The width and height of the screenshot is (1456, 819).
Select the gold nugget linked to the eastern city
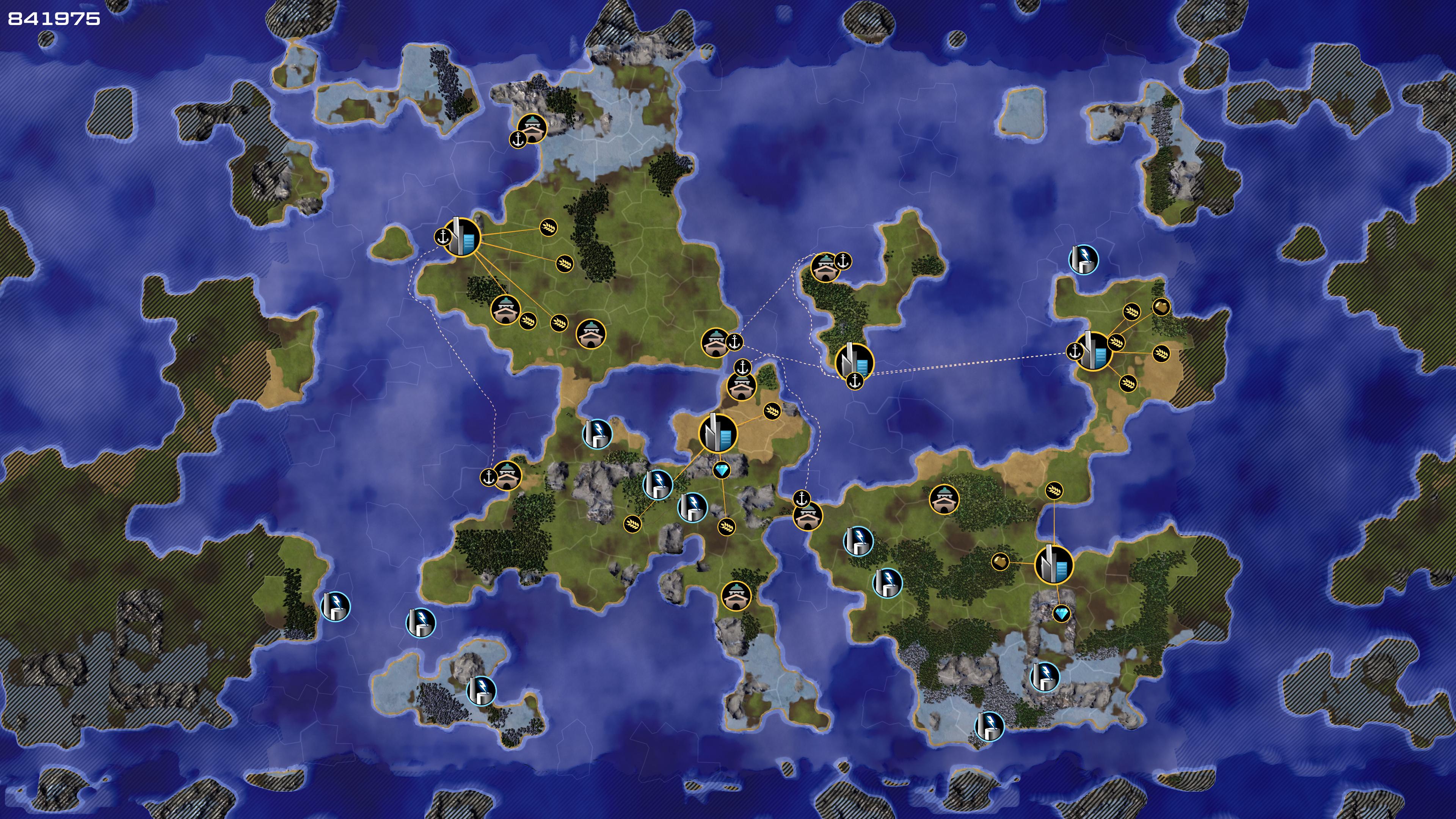[1160, 307]
